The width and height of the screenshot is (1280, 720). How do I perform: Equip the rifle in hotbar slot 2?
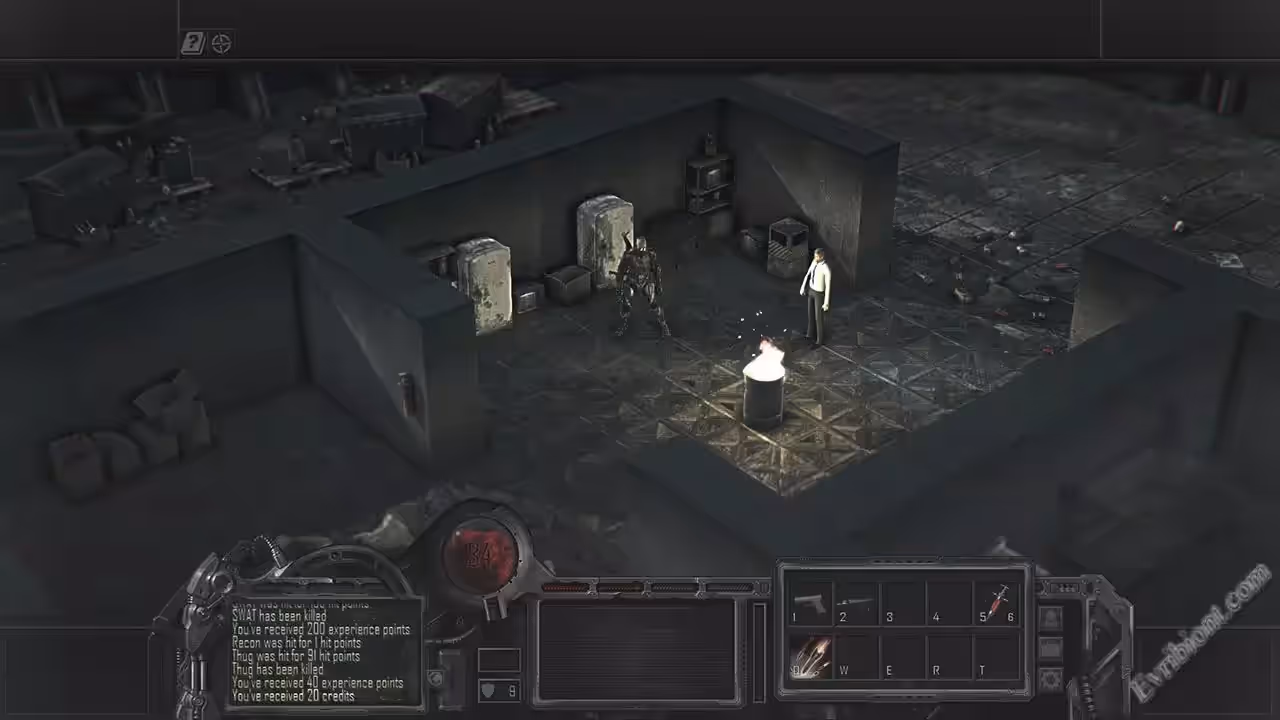pos(856,603)
